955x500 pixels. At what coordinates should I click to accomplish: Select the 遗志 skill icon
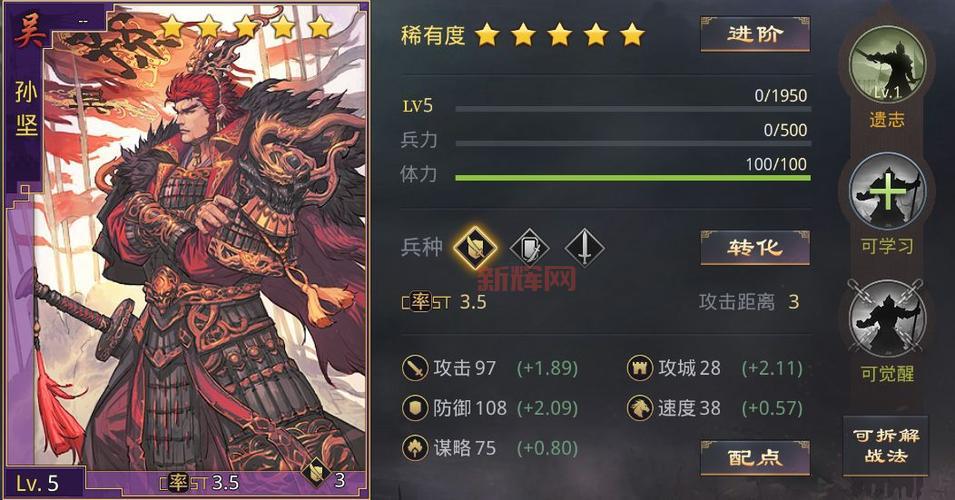(x=887, y=64)
